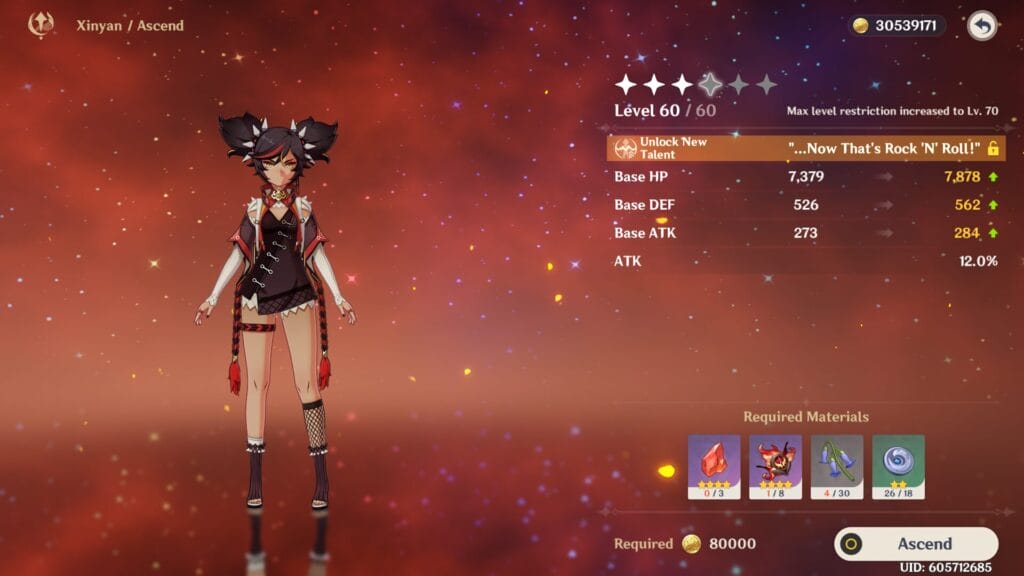Screen dimensions: 1024x576
Task: Select the red Agnidus Agate gem material
Action: [714, 466]
